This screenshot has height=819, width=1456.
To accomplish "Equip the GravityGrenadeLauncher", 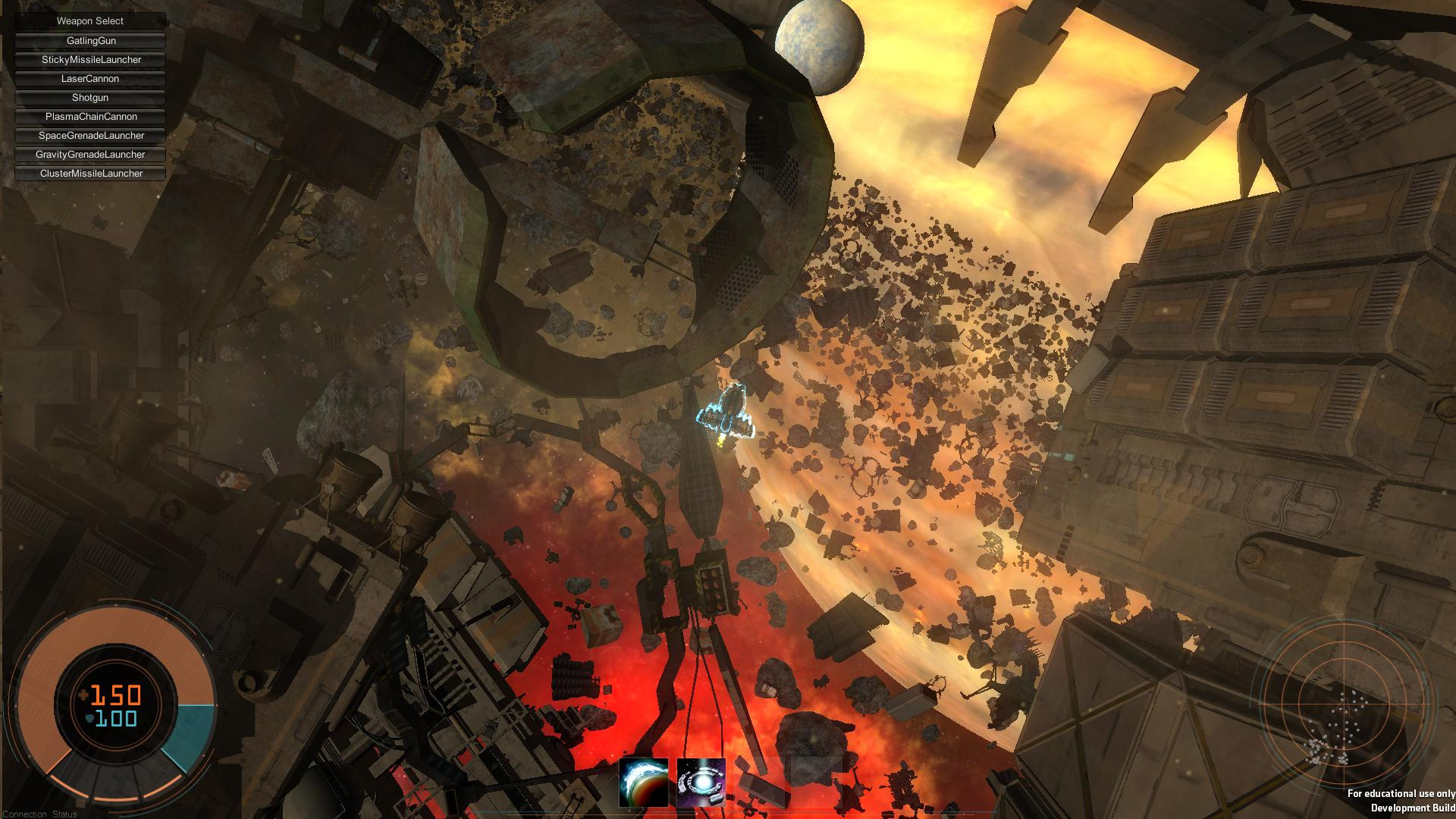I will pos(90,155).
